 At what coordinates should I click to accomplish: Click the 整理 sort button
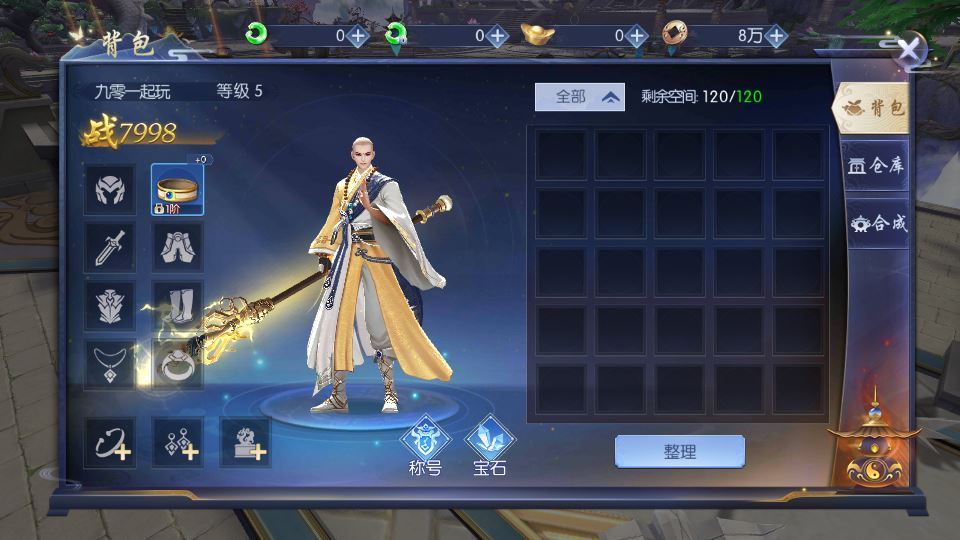coord(679,451)
